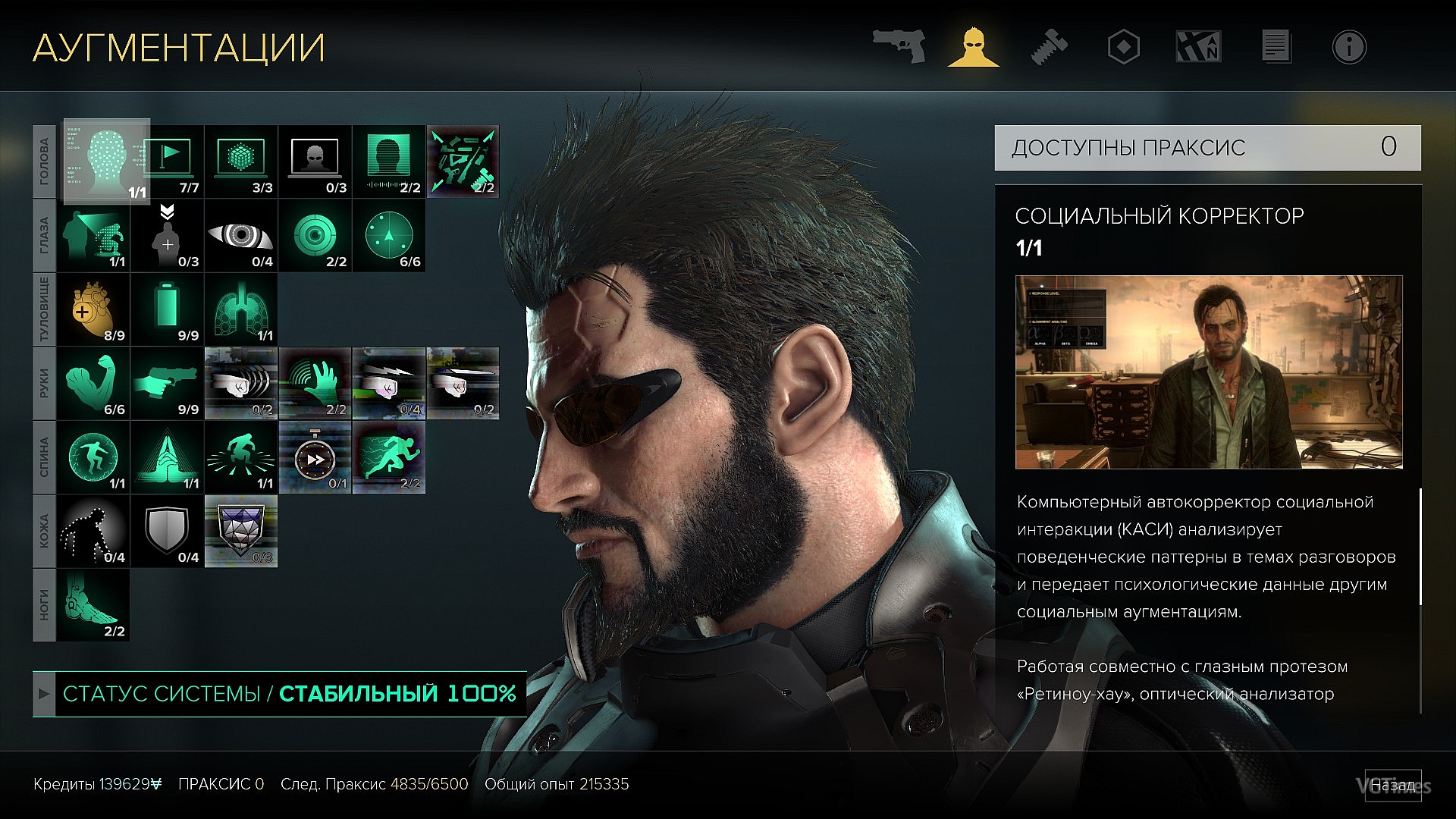Choose the lungs augmentation
Image resolution: width=1456 pixels, height=819 pixels.
click(x=241, y=309)
